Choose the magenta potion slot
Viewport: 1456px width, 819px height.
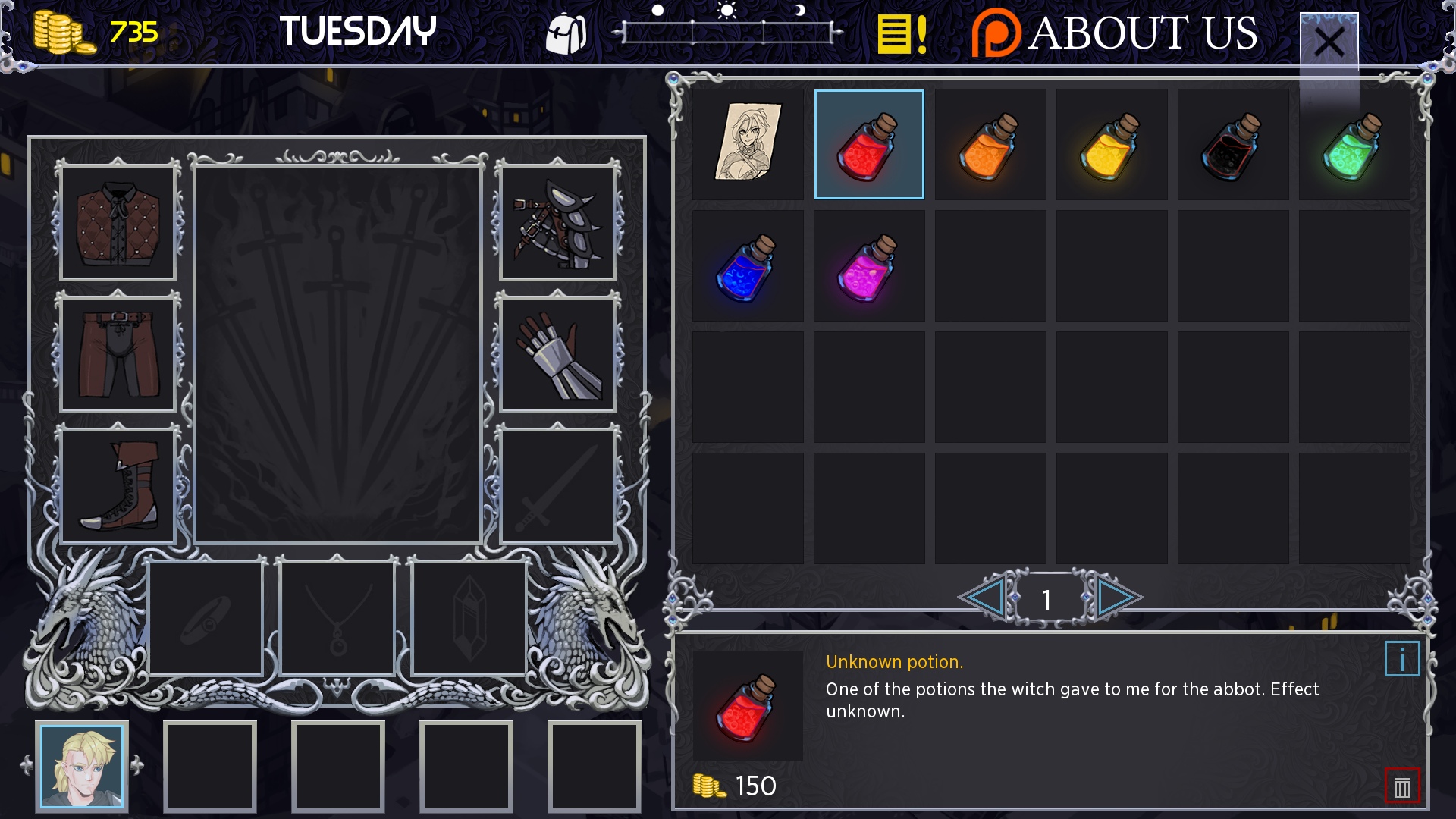point(869,265)
